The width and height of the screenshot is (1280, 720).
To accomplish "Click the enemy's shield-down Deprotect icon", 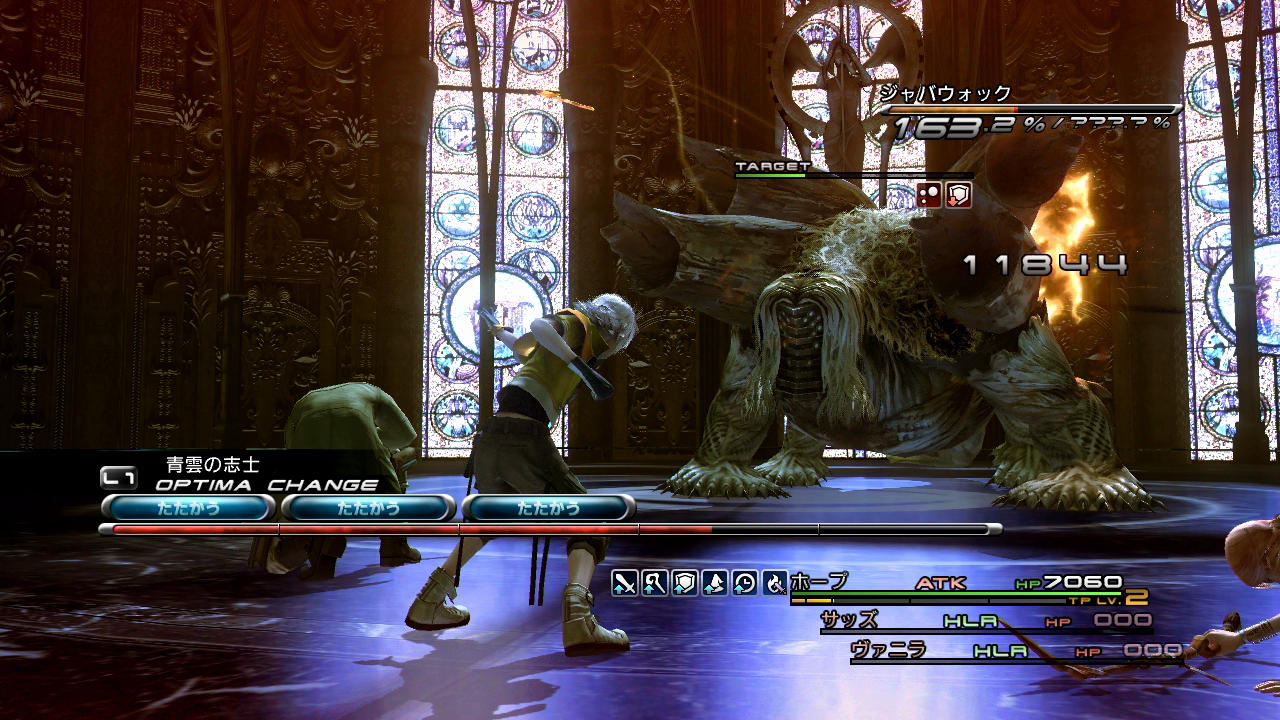I will pos(959,195).
